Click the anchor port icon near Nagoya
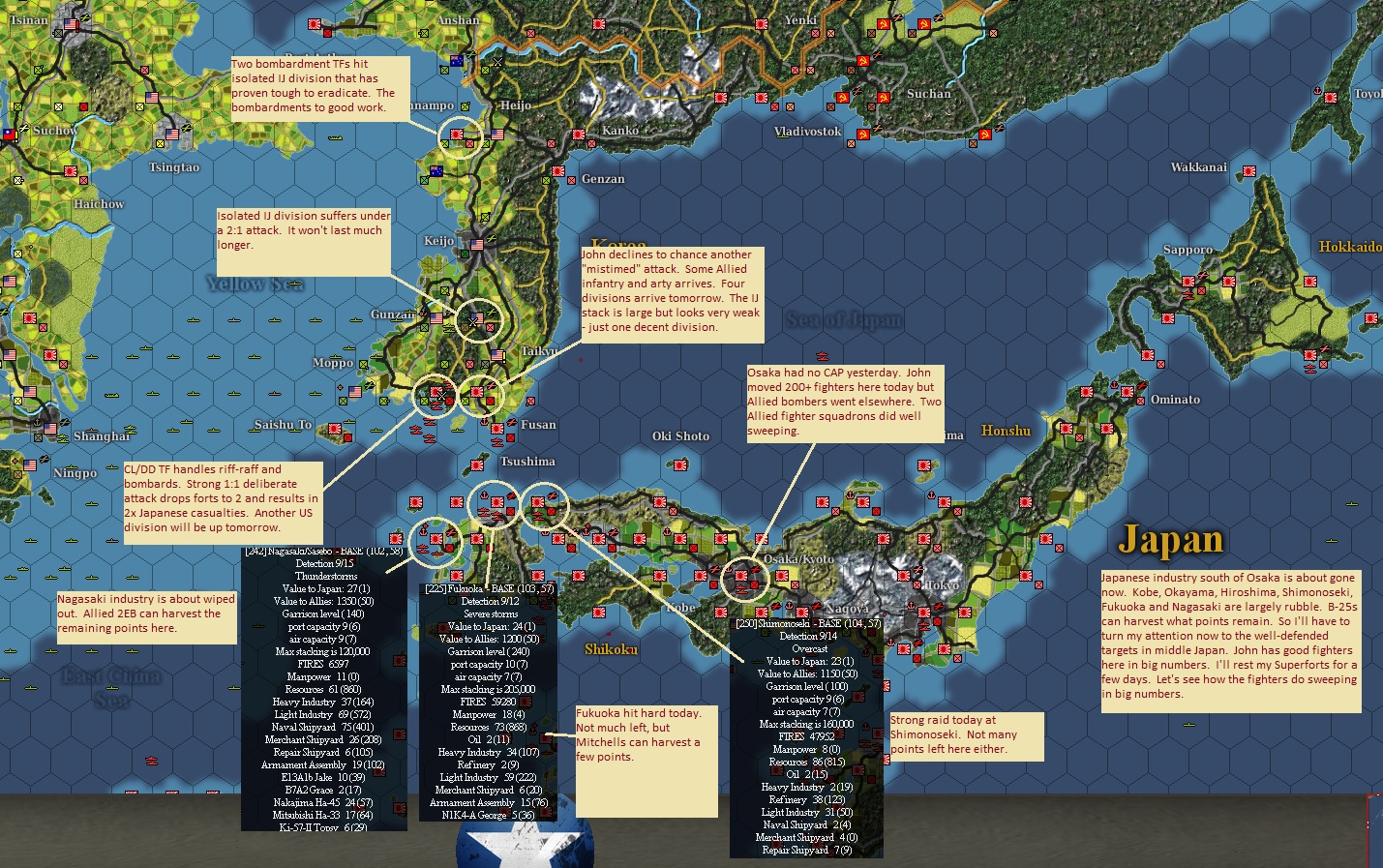Viewport: 1383px width, 868px height. [x=911, y=605]
